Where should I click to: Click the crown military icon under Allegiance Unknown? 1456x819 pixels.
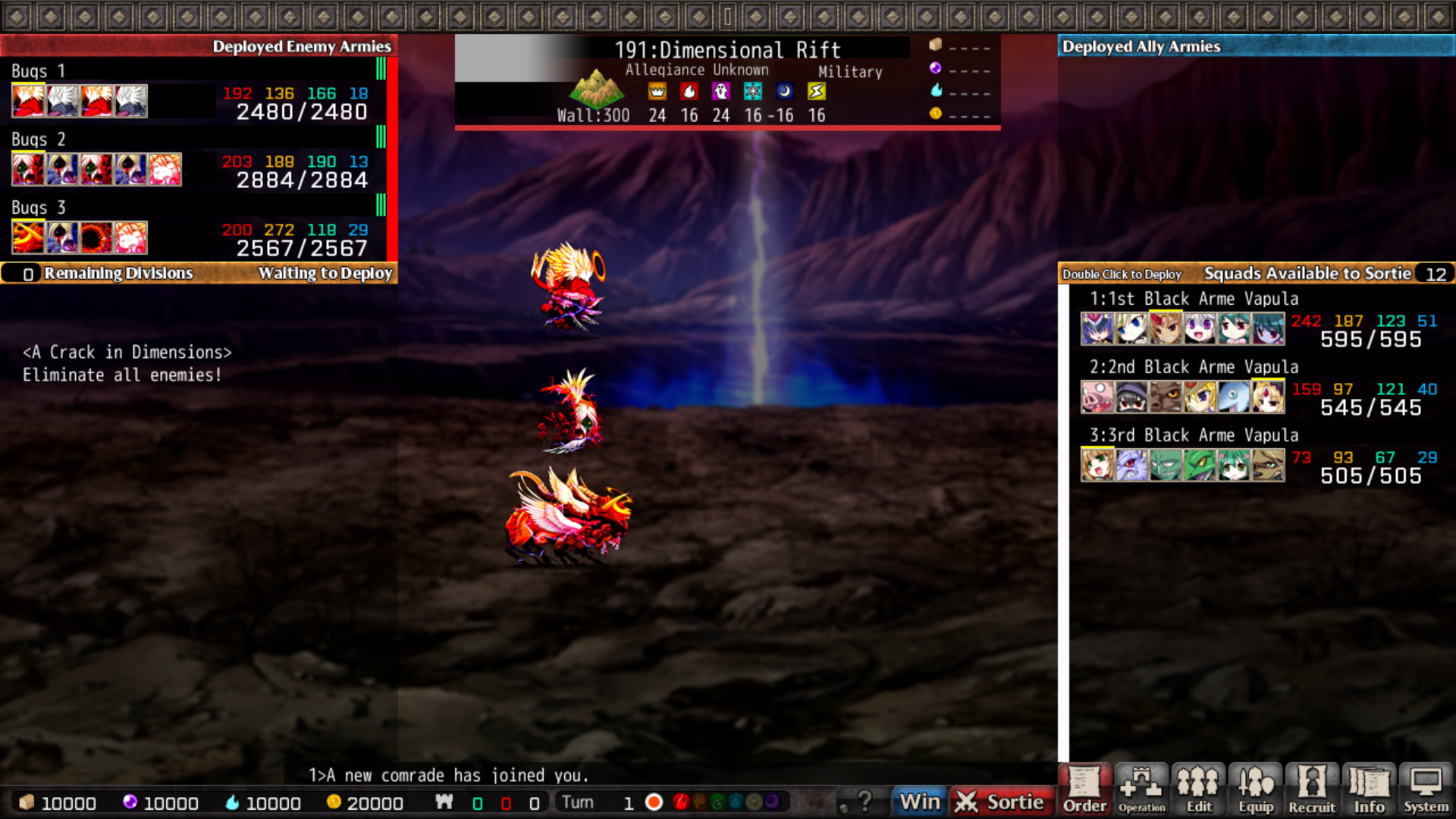(x=657, y=91)
